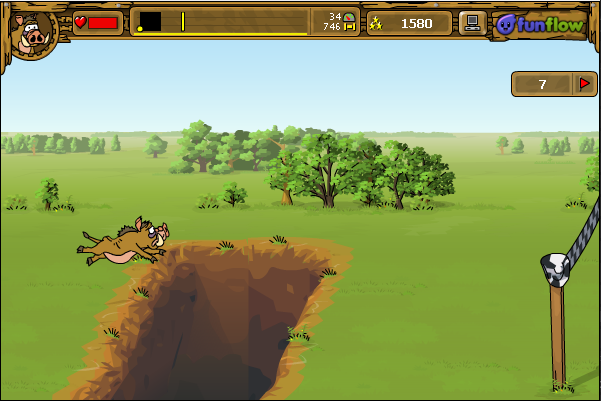Viewport: 601px width, 401px height.
Task: Visit the funflow sponsor logo link
Action: (539, 24)
